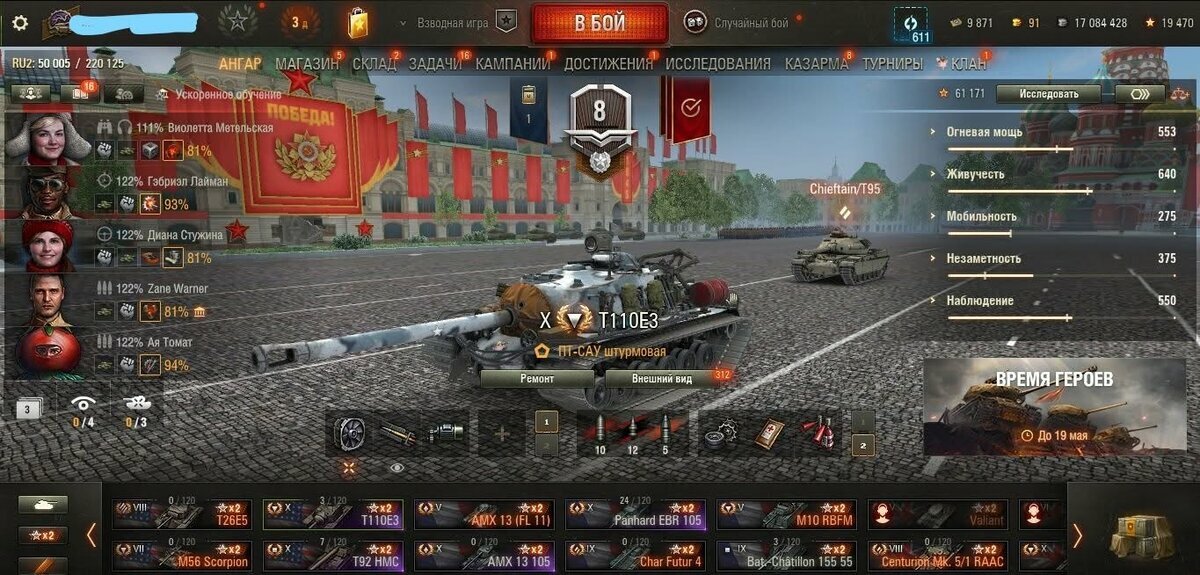Click the Исследовать button
This screenshot has width=1200, height=575.
[1049, 94]
